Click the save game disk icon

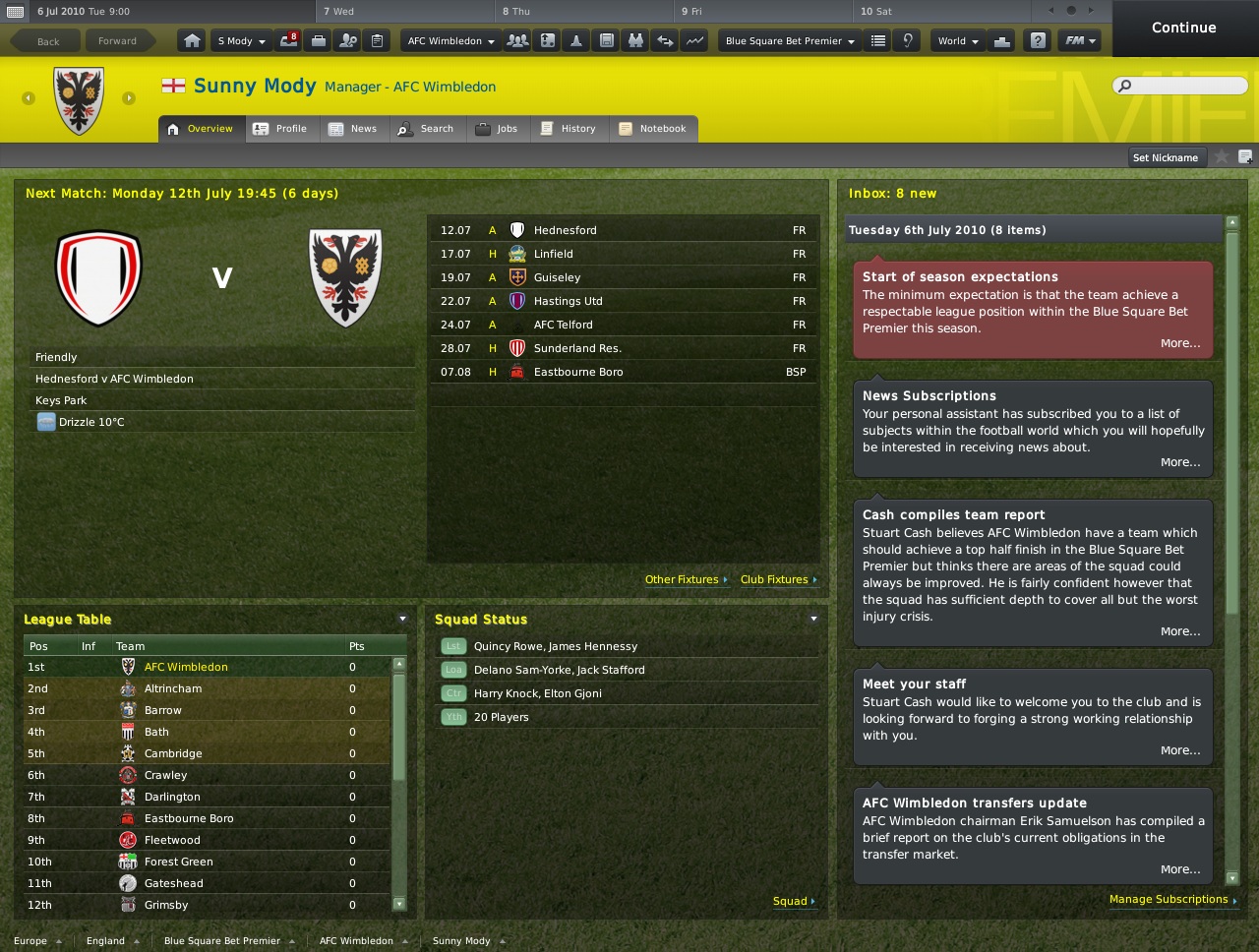607,39
